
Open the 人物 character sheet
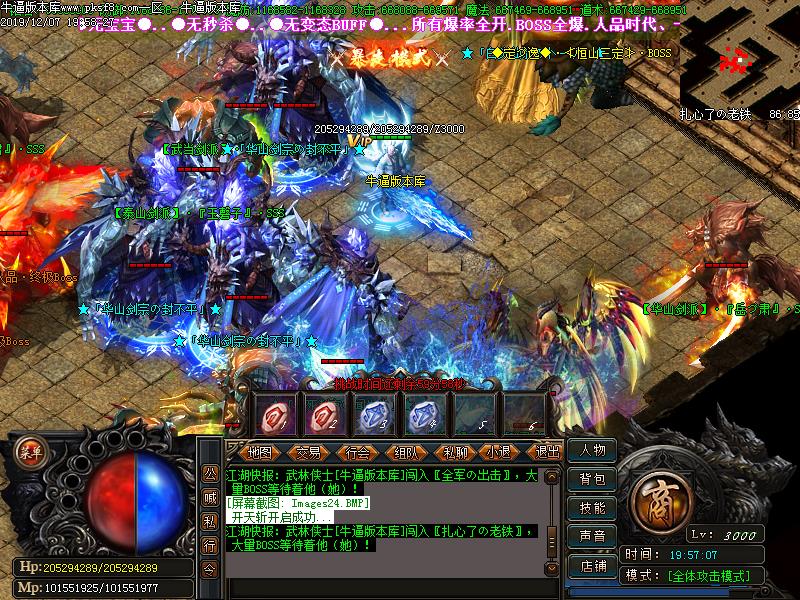click(x=592, y=451)
